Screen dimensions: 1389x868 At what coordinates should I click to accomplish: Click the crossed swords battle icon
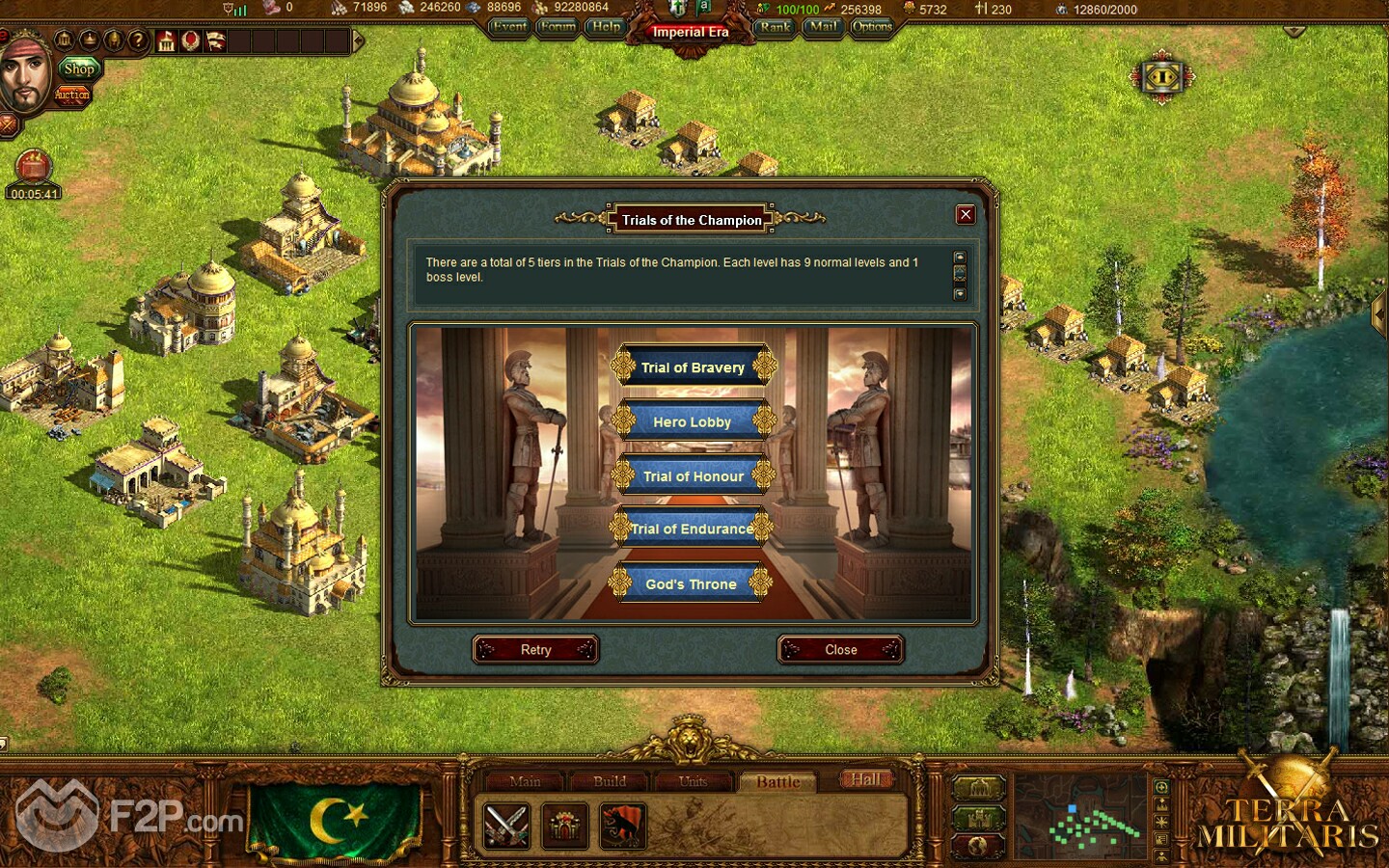click(505, 826)
